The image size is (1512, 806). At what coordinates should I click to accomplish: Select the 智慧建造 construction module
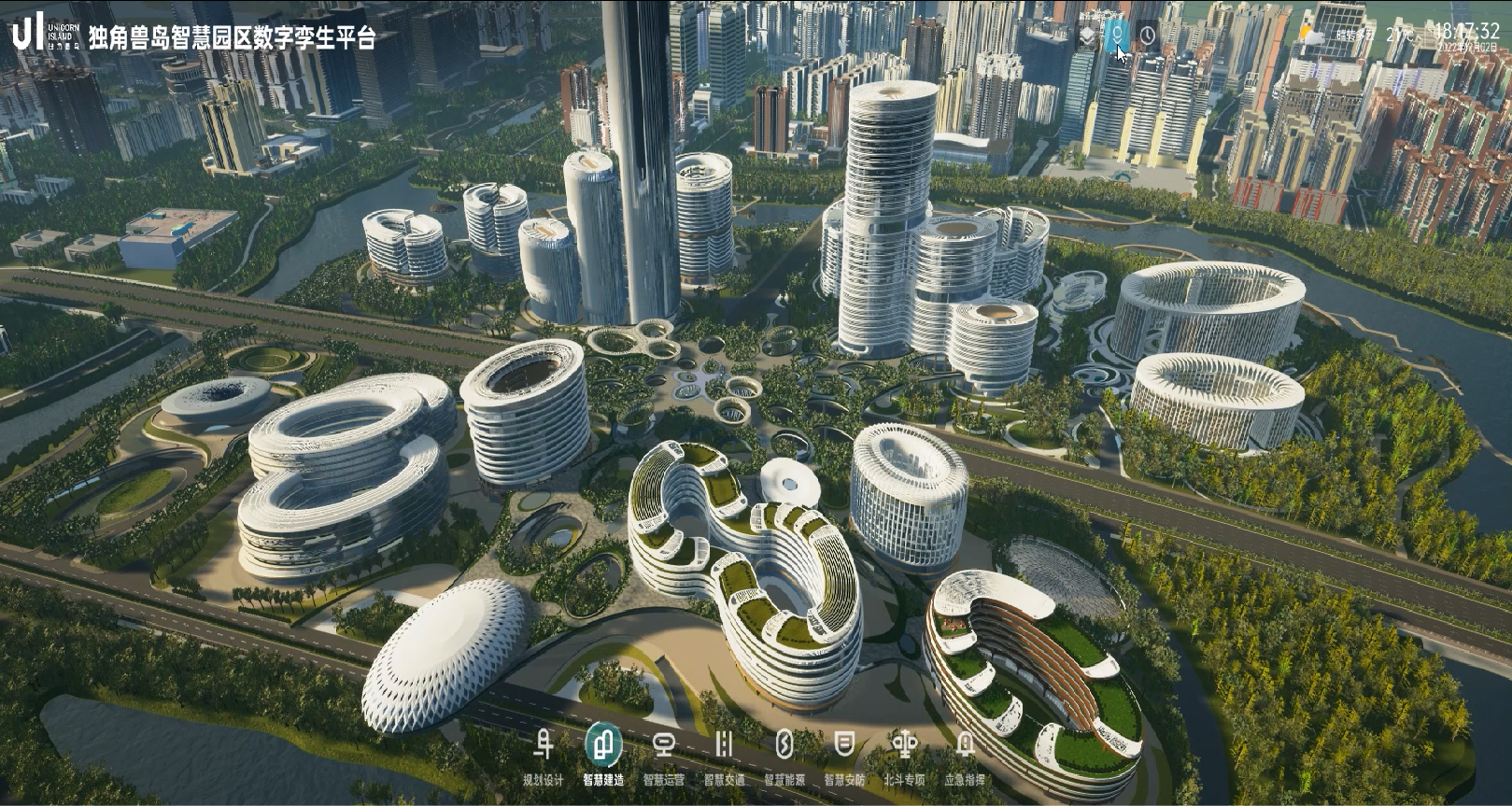603,747
